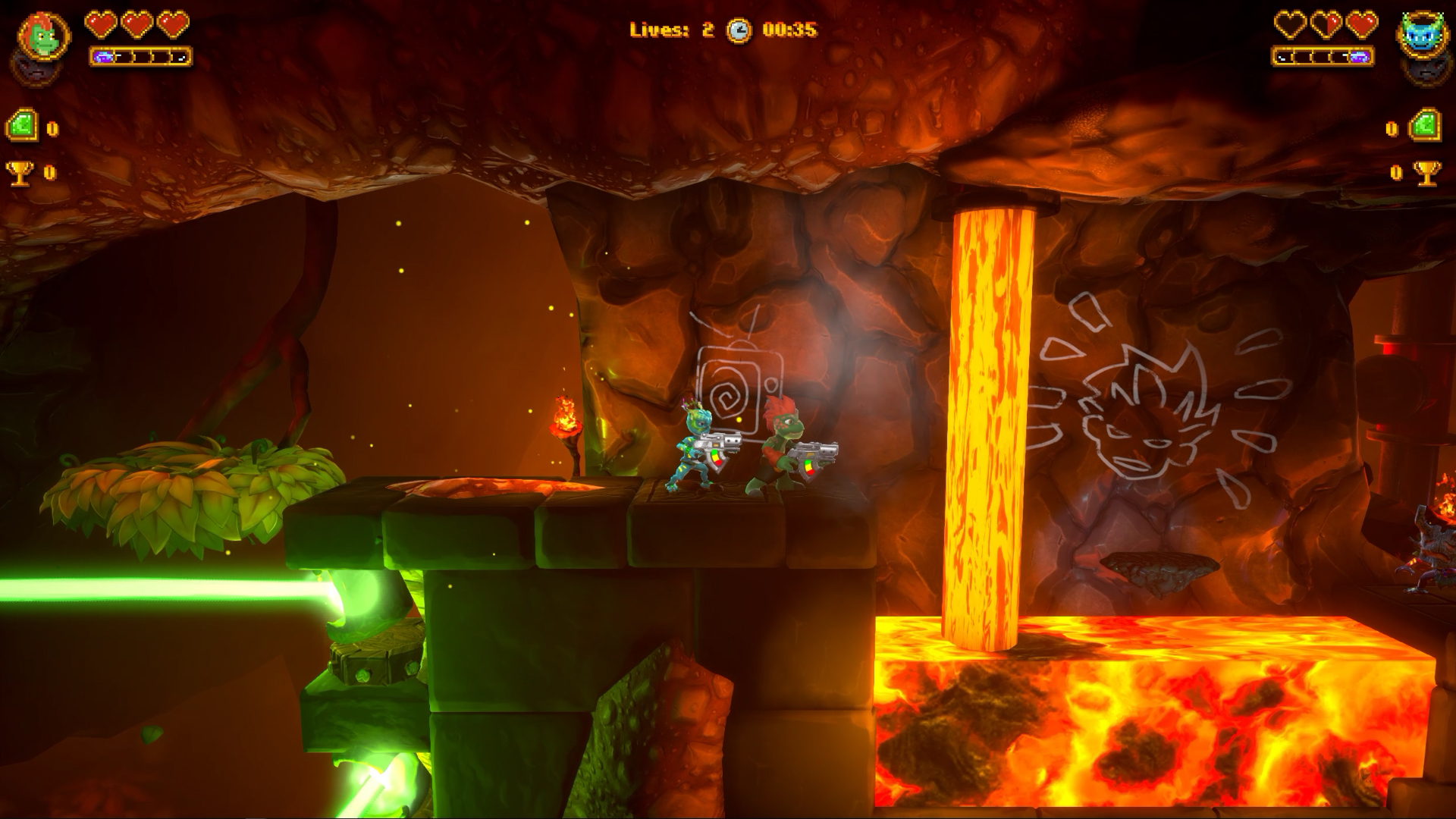Click the empty heart in the right player's health row
This screenshot has width=1456, height=819.
(x=1290, y=24)
